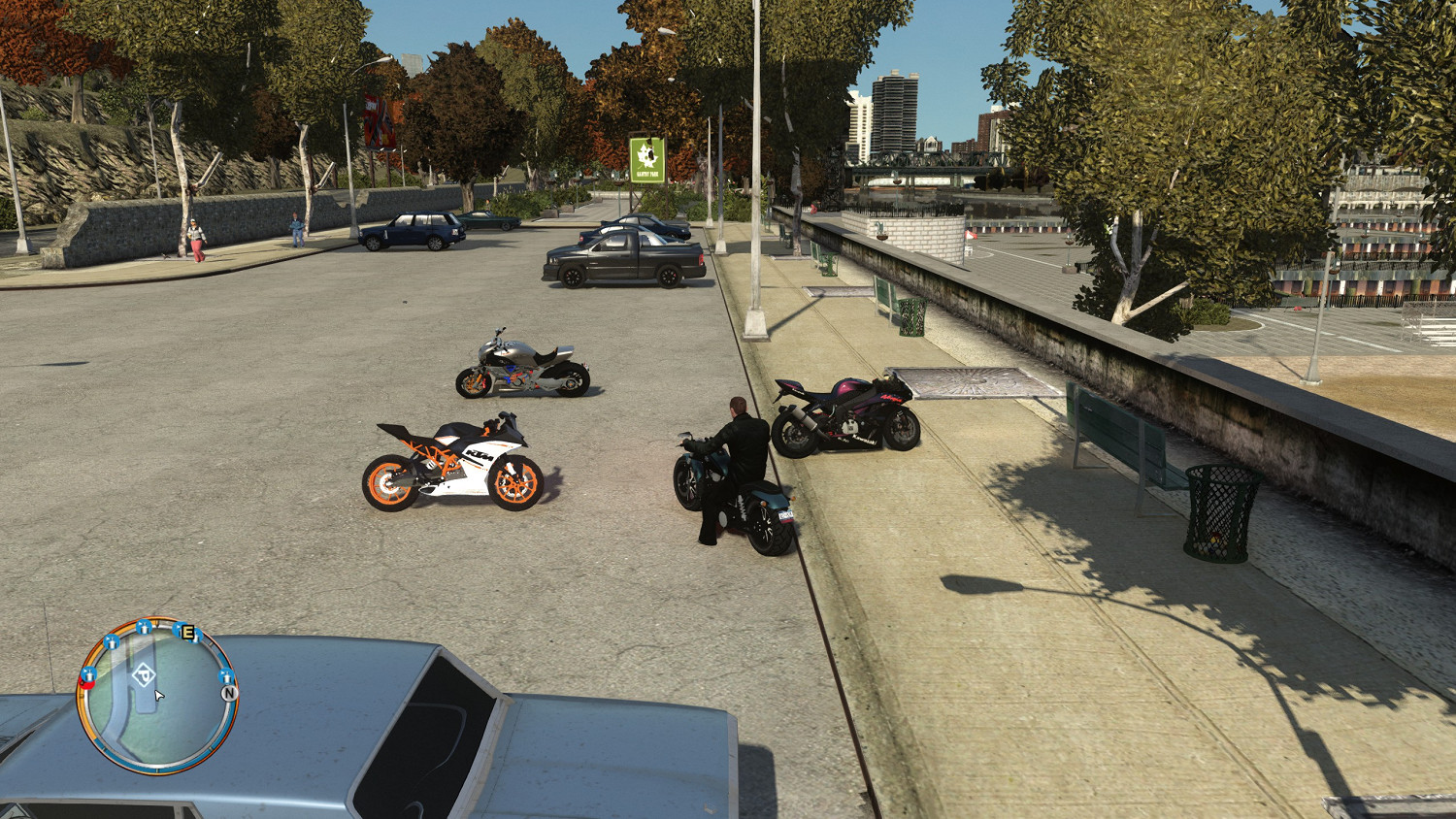Click the Gantry Park sign text
1456x819 pixels.
pyautogui.click(x=647, y=174)
